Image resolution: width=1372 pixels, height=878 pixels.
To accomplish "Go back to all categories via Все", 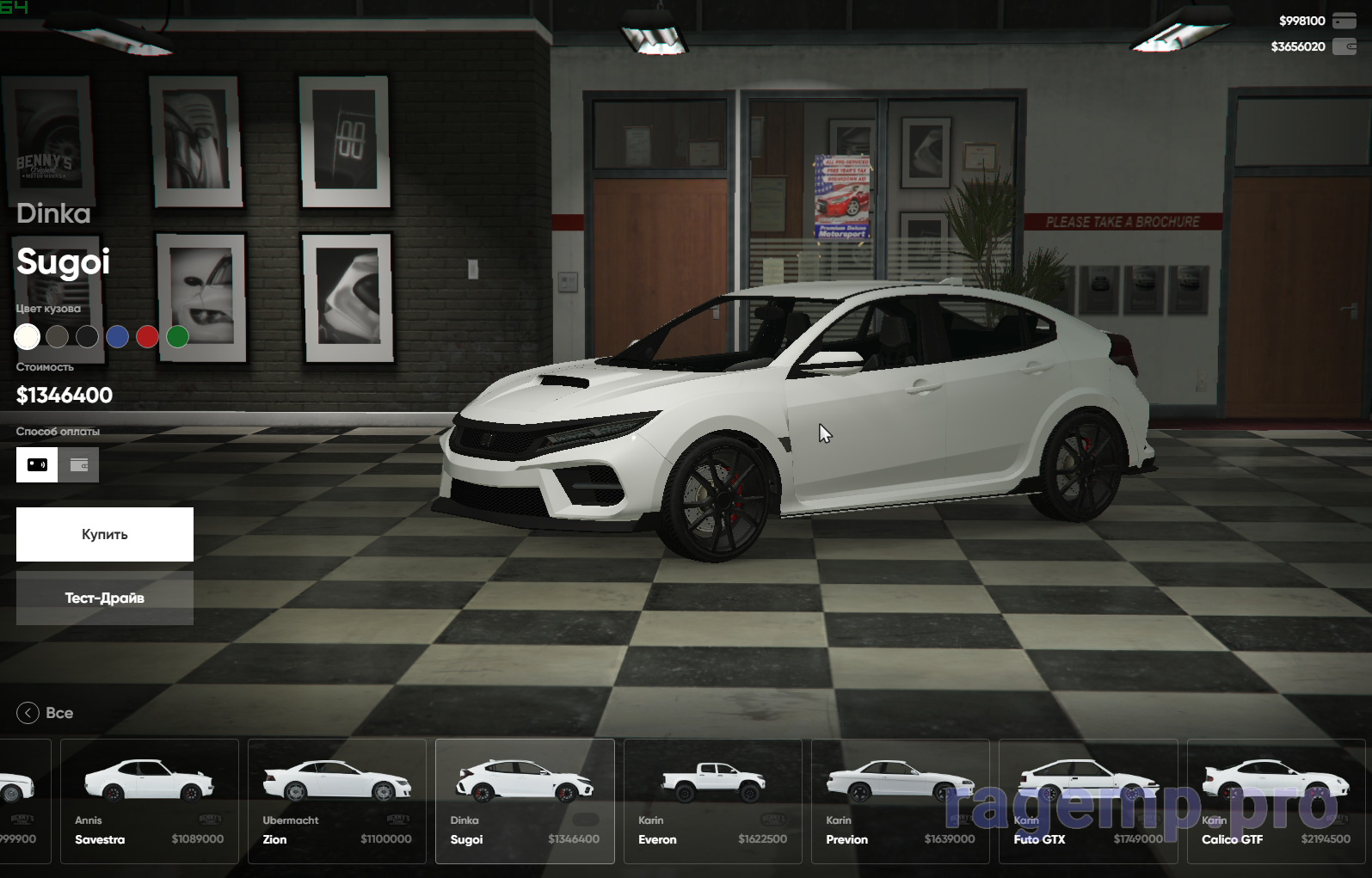I will pyautogui.click(x=46, y=713).
